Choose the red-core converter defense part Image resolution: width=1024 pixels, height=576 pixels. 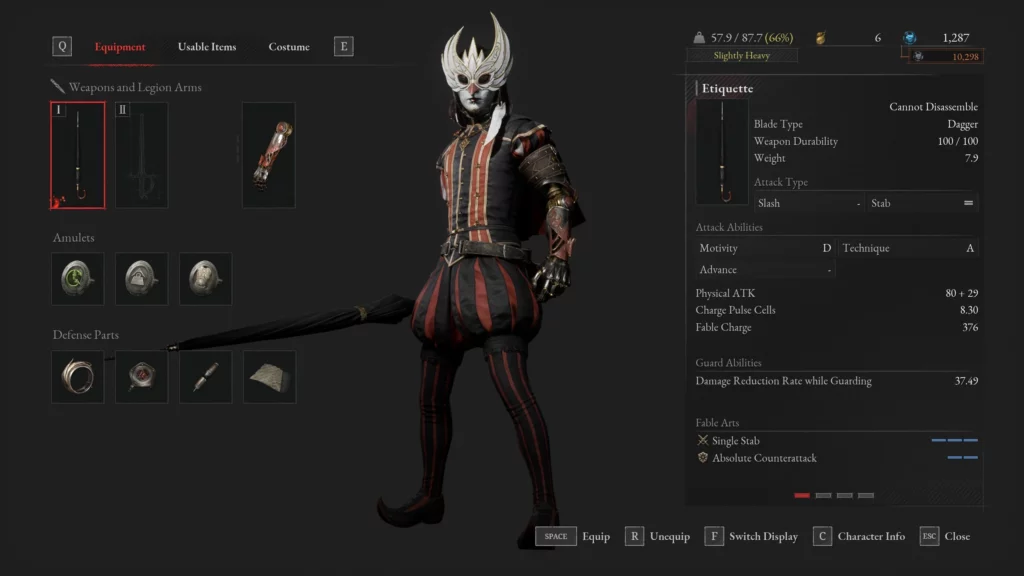pyautogui.click(x=142, y=377)
